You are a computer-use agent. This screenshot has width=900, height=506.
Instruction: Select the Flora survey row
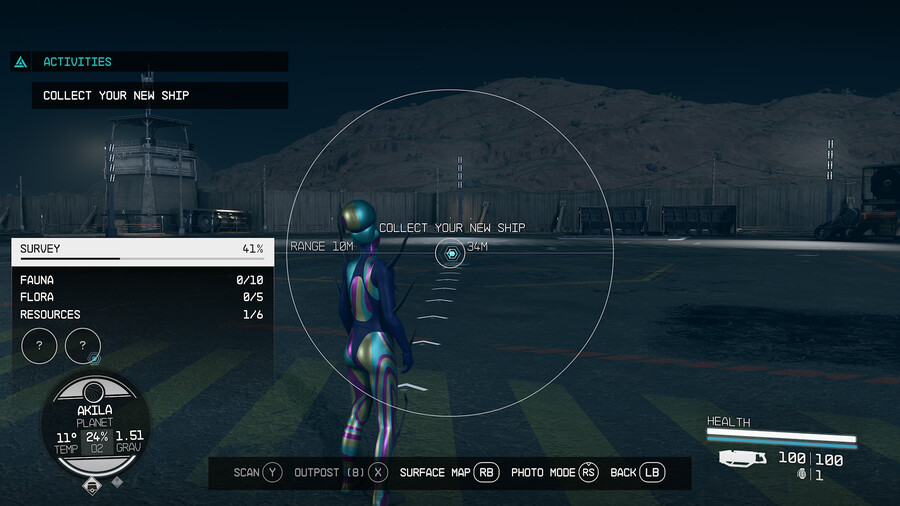(x=141, y=297)
